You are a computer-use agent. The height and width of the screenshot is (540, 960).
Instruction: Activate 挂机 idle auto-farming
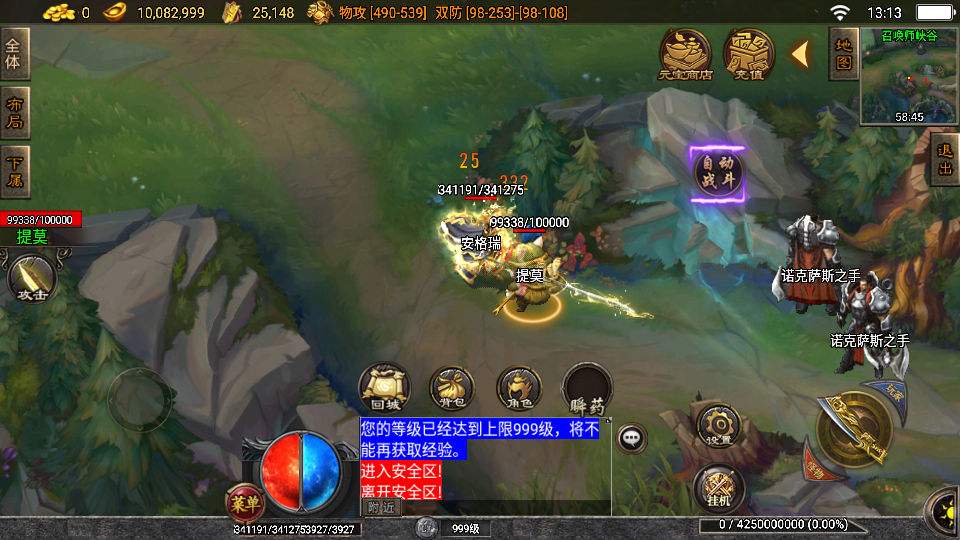click(x=718, y=487)
